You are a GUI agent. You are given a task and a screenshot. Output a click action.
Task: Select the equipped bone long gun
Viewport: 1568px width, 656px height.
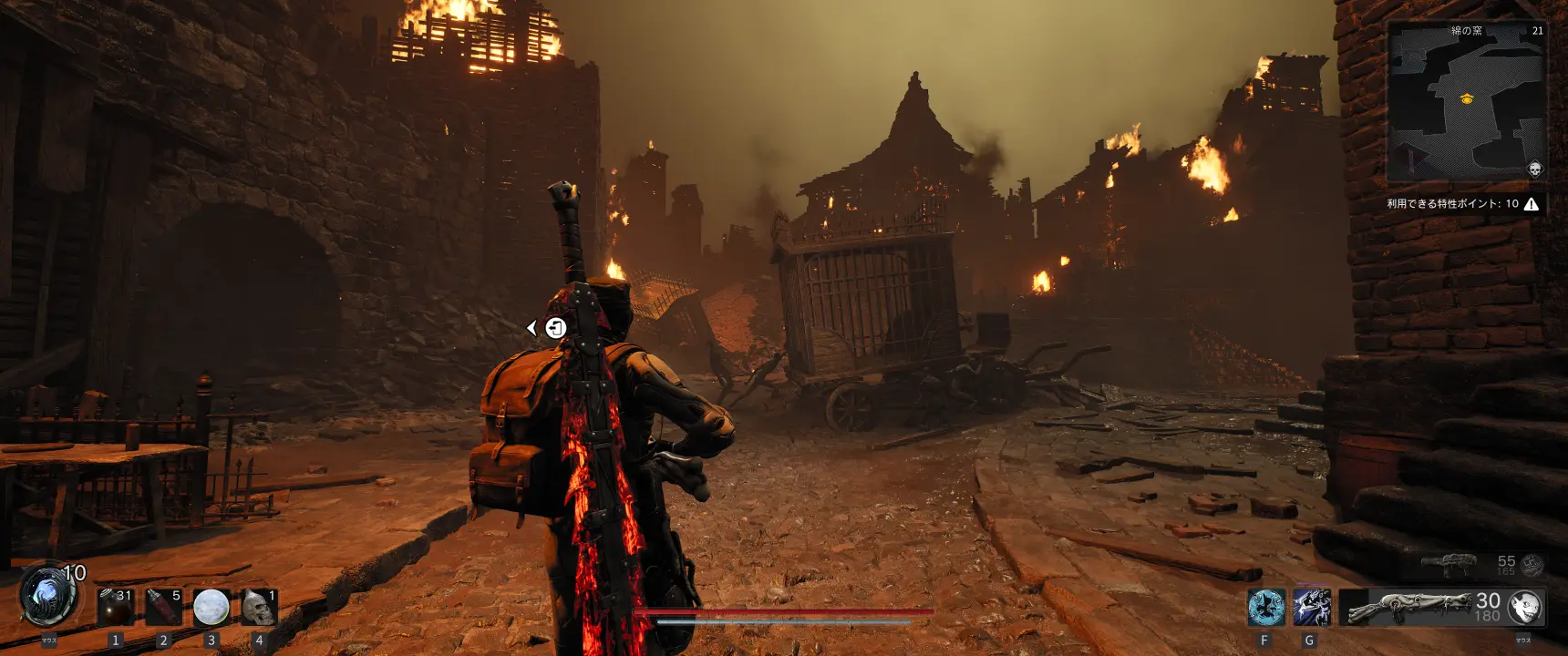coord(1408,606)
